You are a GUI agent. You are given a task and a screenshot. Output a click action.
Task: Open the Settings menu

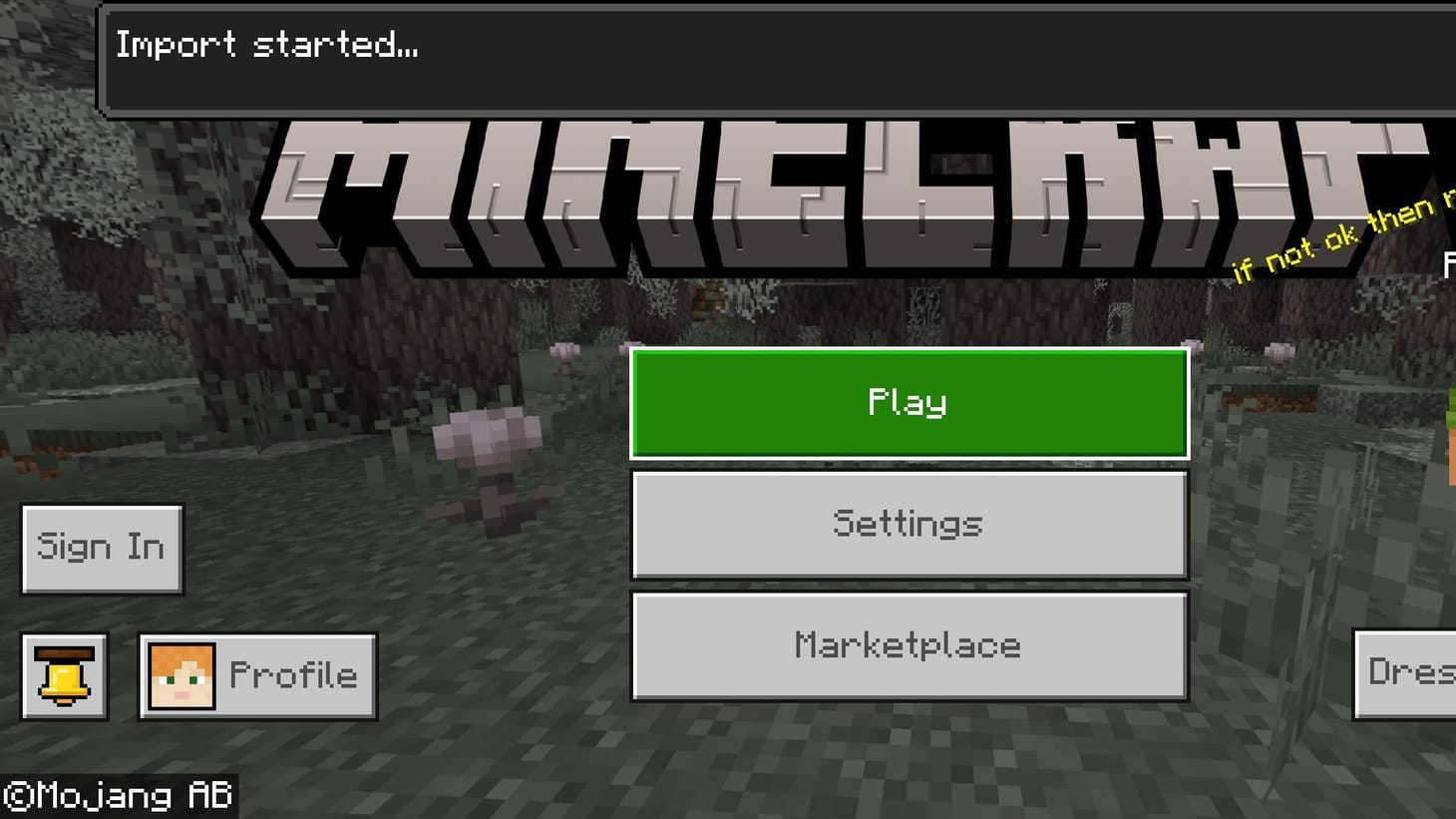(909, 524)
